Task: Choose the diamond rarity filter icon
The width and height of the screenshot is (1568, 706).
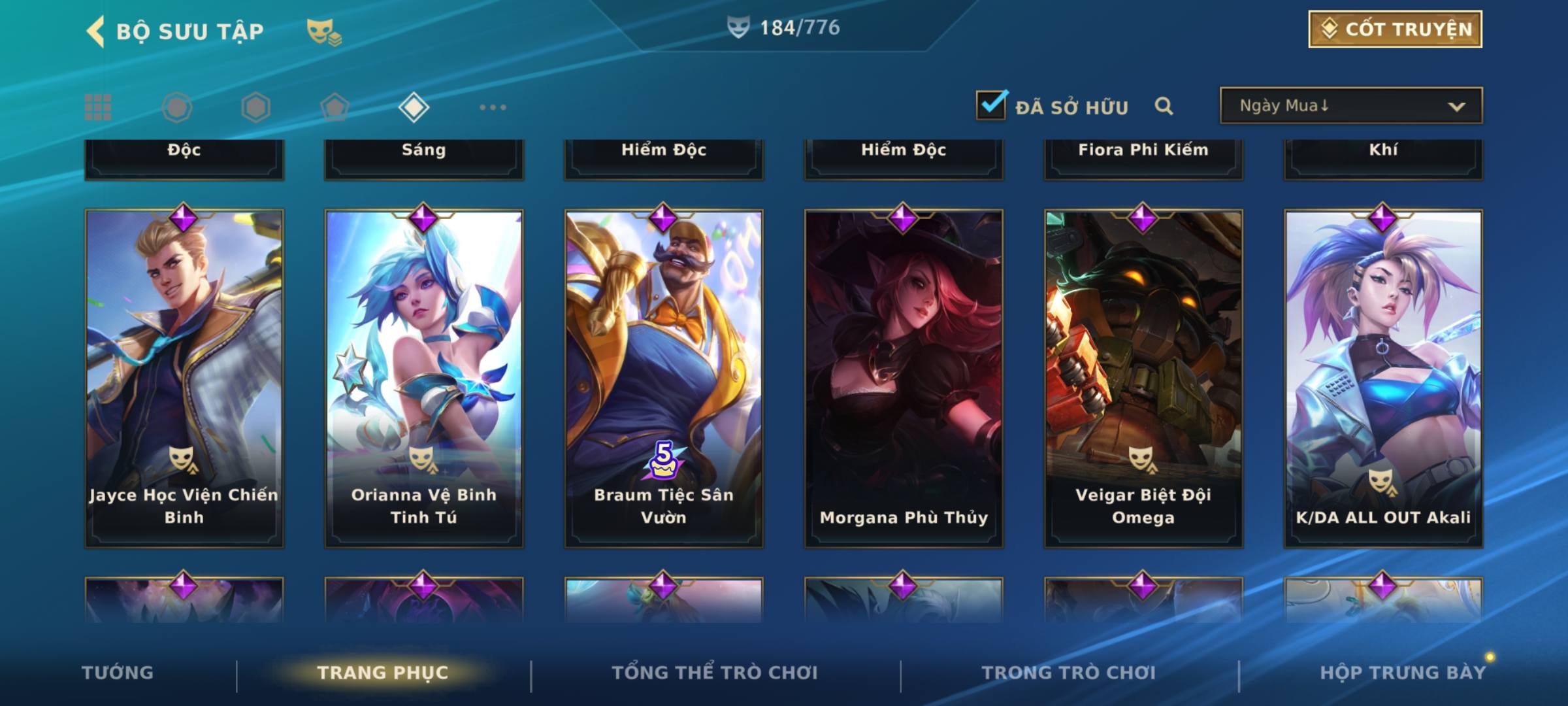Action: [x=414, y=107]
